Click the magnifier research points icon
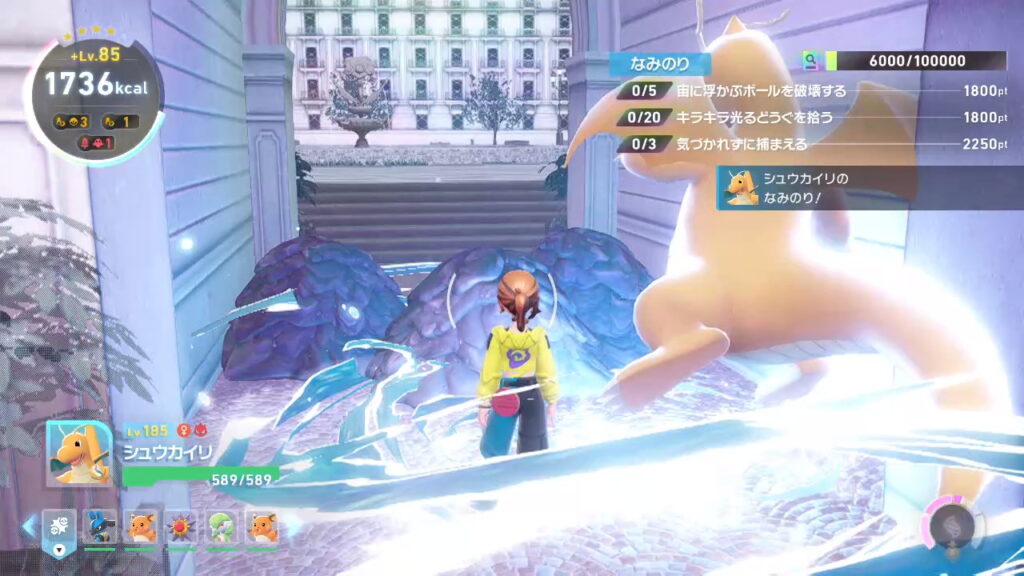The image size is (1024, 576). coord(812,62)
